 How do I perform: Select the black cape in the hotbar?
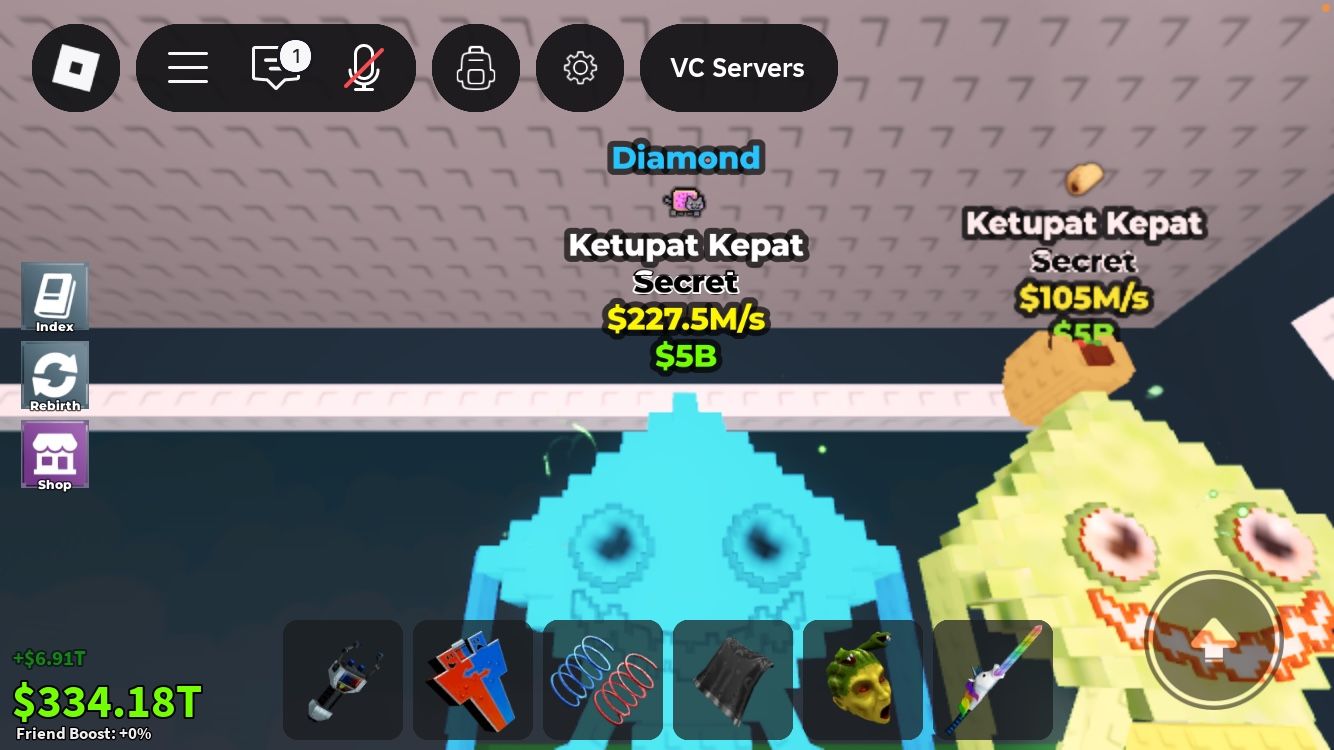[732, 679]
